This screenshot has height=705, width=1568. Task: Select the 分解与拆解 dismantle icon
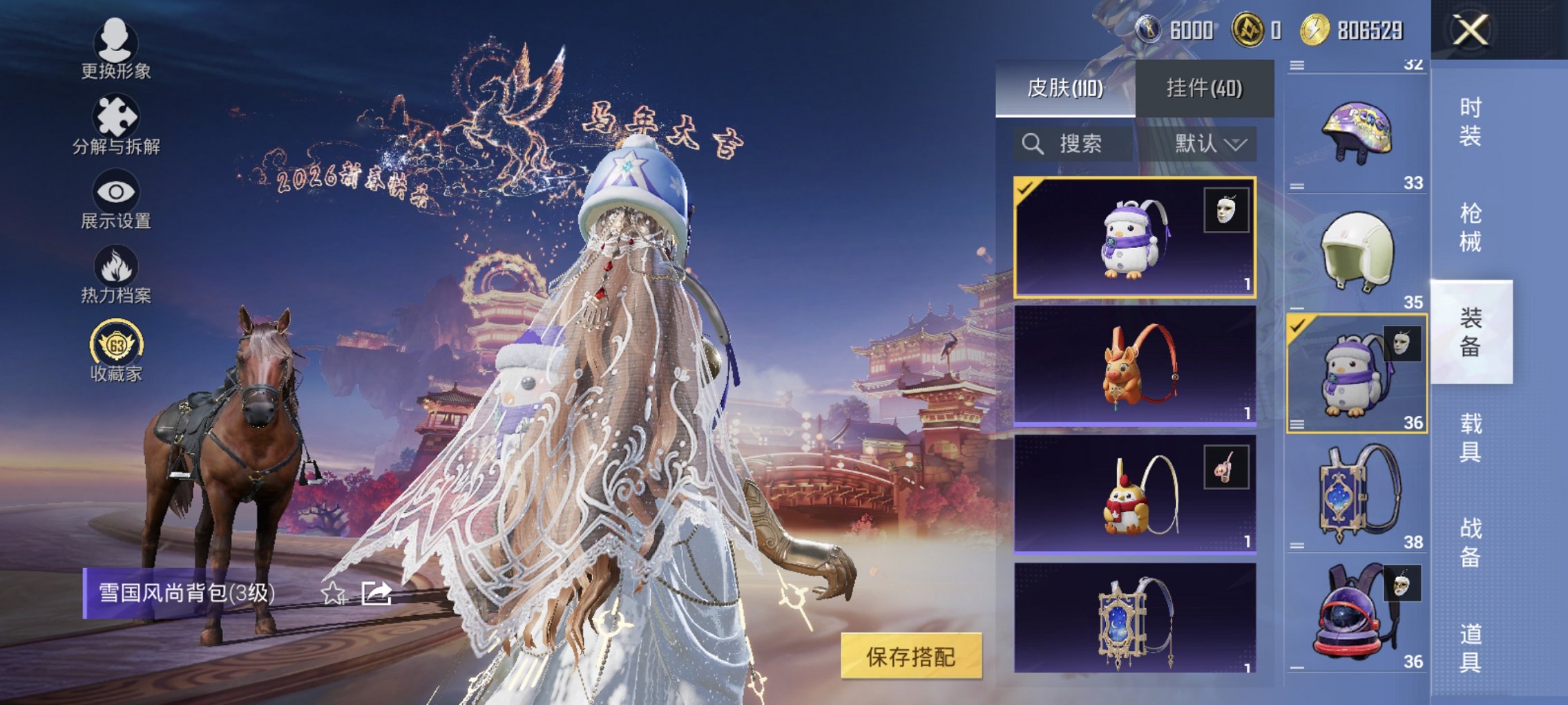click(116, 117)
